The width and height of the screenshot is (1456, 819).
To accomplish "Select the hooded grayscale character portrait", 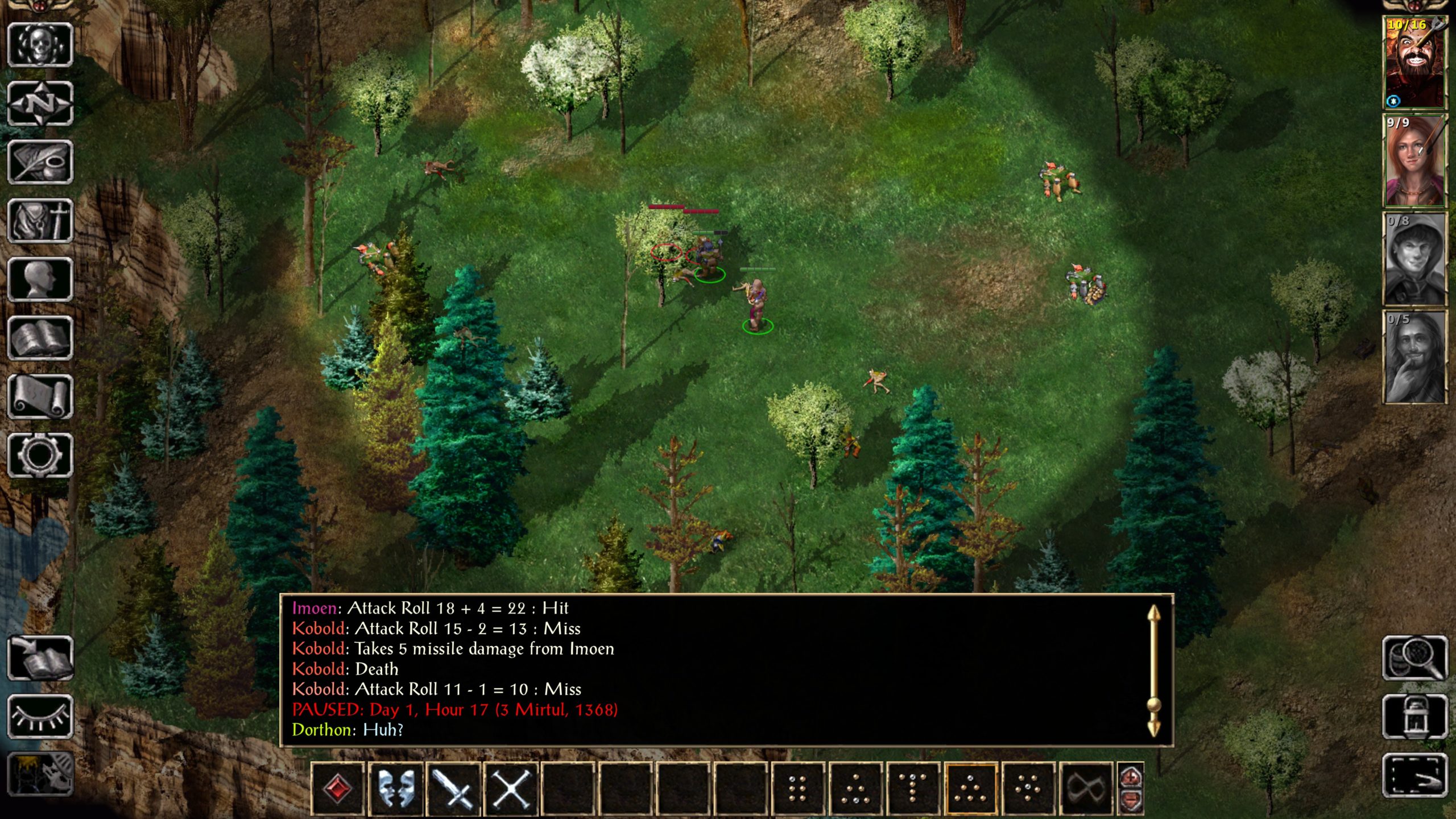I will pos(1414,259).
